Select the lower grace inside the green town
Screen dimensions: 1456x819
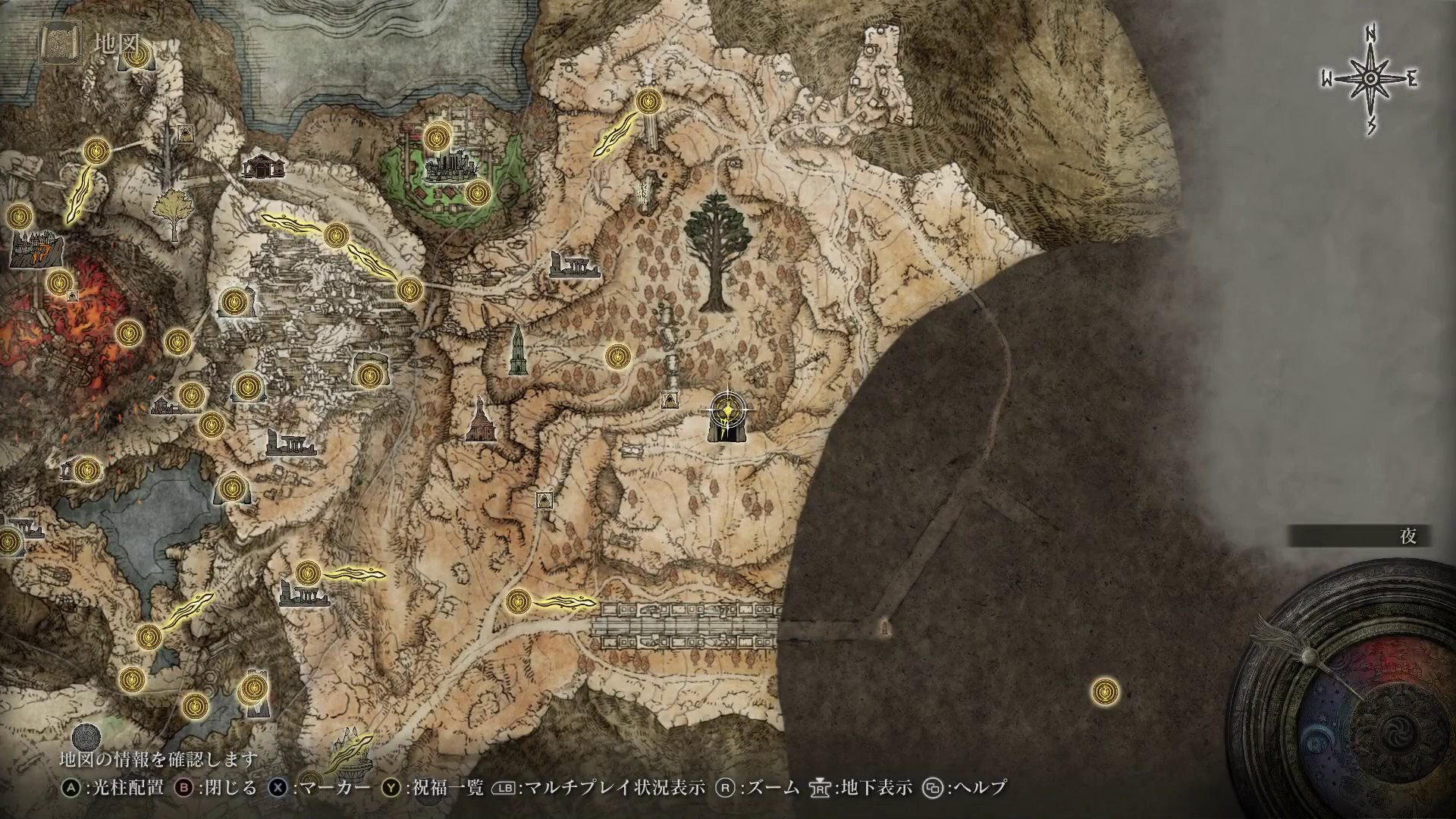click(x=476, y=193)
